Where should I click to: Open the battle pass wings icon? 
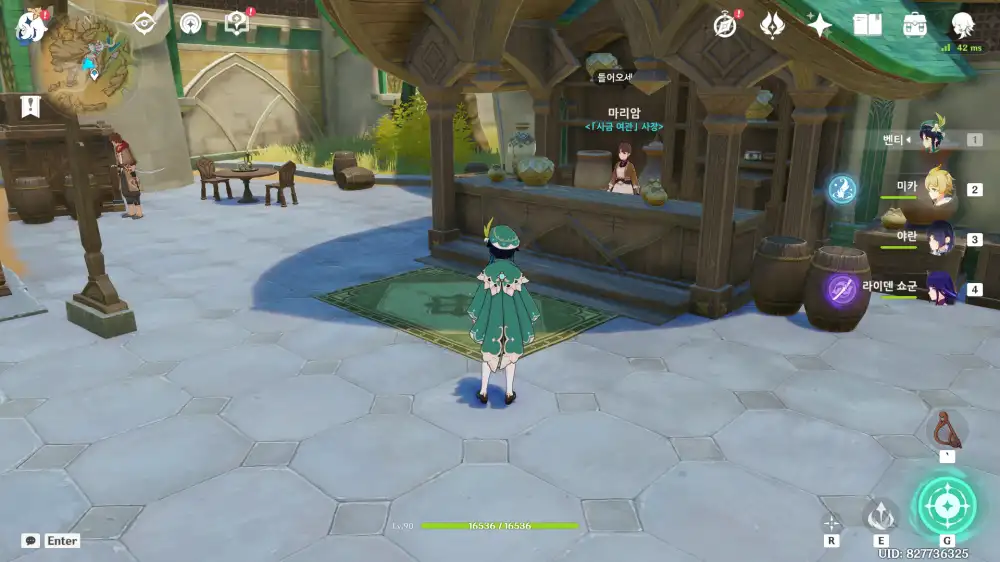point(772,25)
